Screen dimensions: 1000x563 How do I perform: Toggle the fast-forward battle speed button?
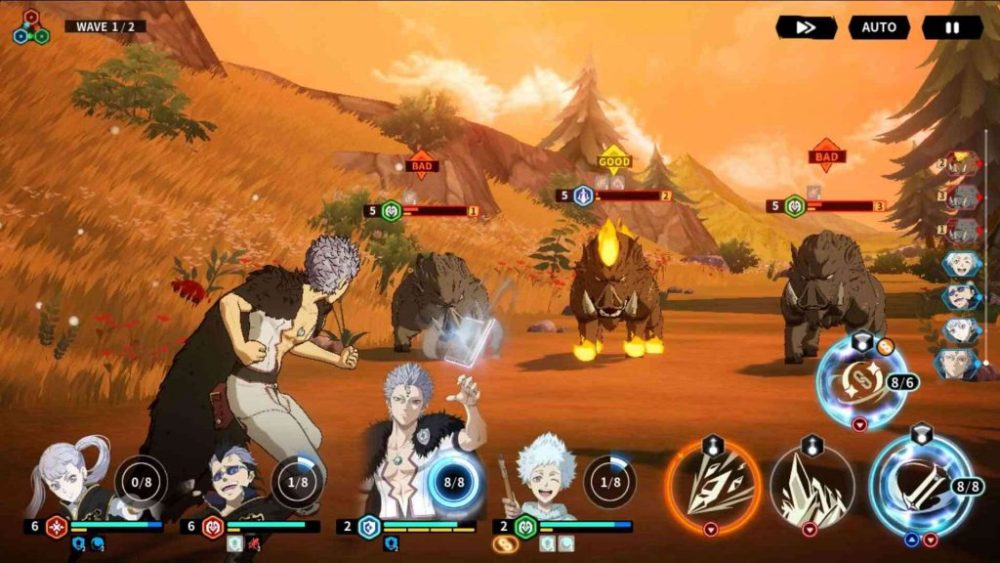[x=806, y=28]
